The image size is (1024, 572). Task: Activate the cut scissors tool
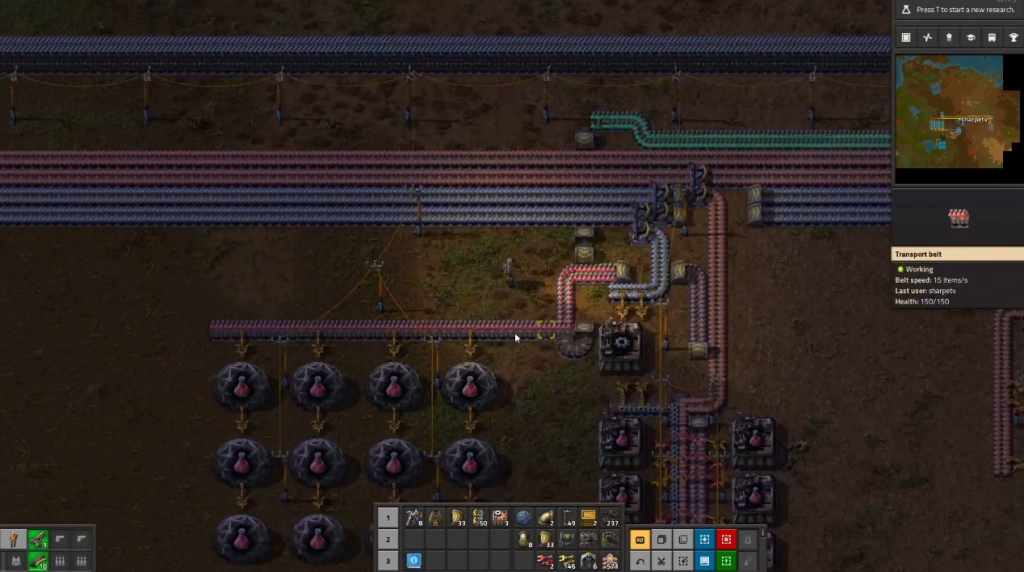point(661,561)
